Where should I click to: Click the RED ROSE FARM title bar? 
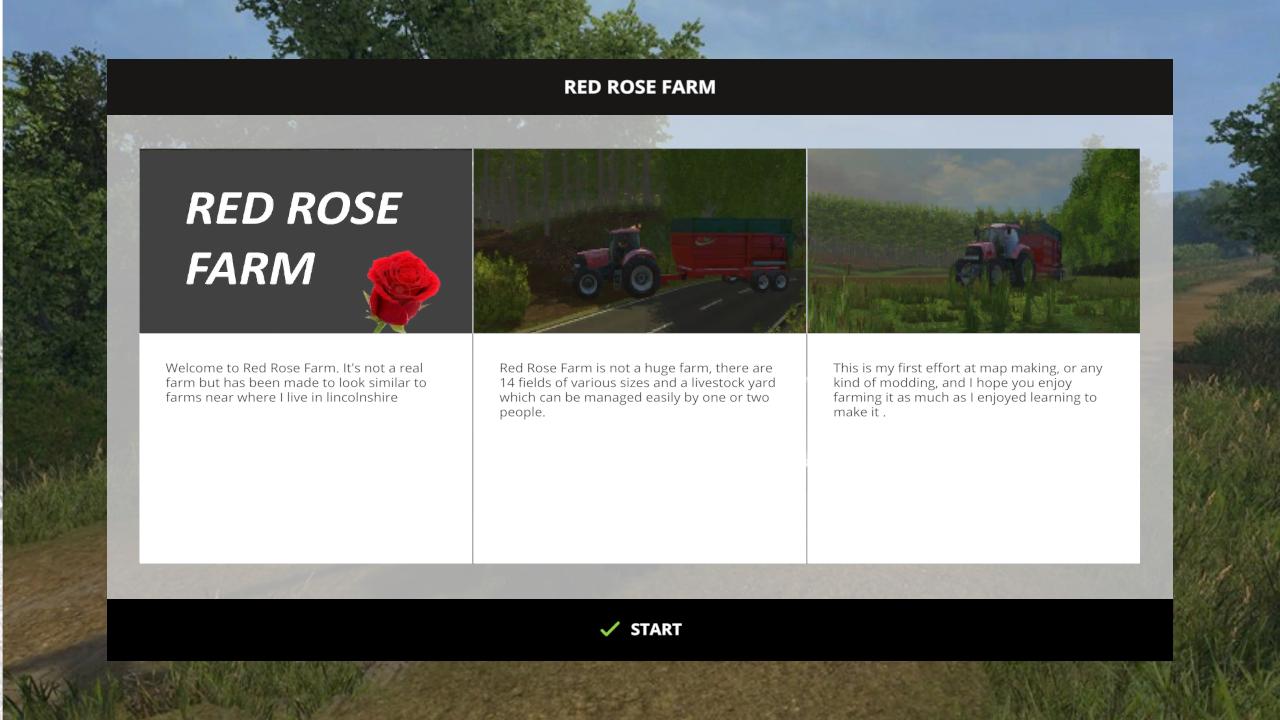pos(639,87)
